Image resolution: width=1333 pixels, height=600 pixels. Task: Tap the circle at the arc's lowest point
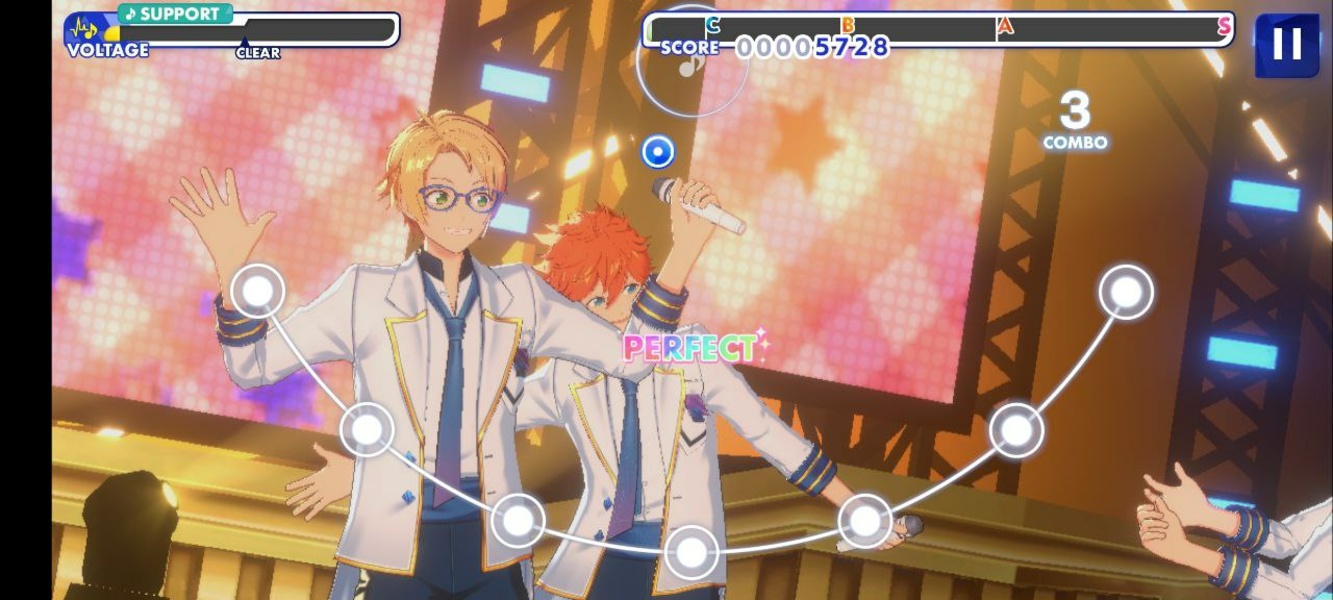click(x=691, y=551)
